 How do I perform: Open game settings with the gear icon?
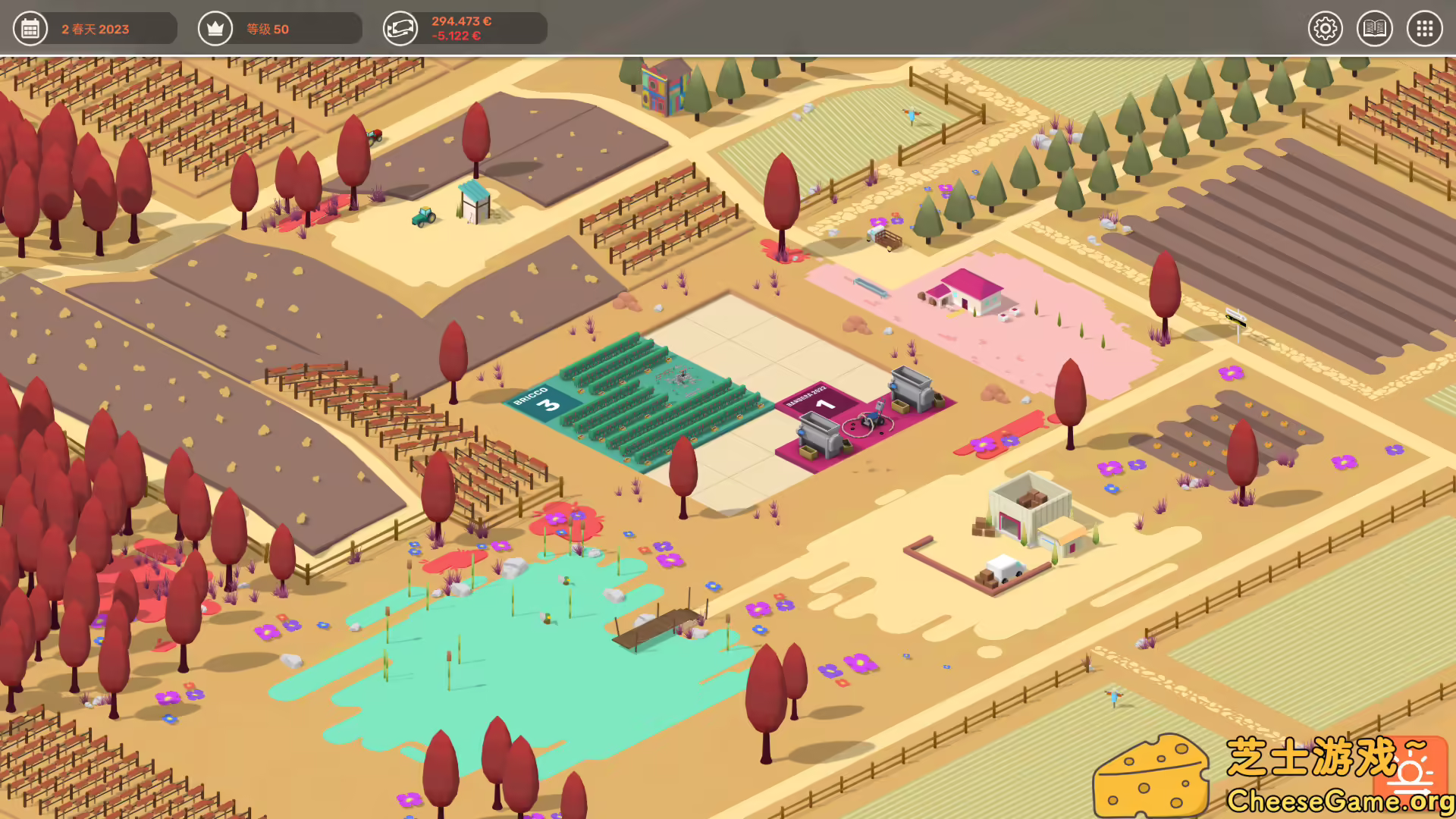point(1326,28)
